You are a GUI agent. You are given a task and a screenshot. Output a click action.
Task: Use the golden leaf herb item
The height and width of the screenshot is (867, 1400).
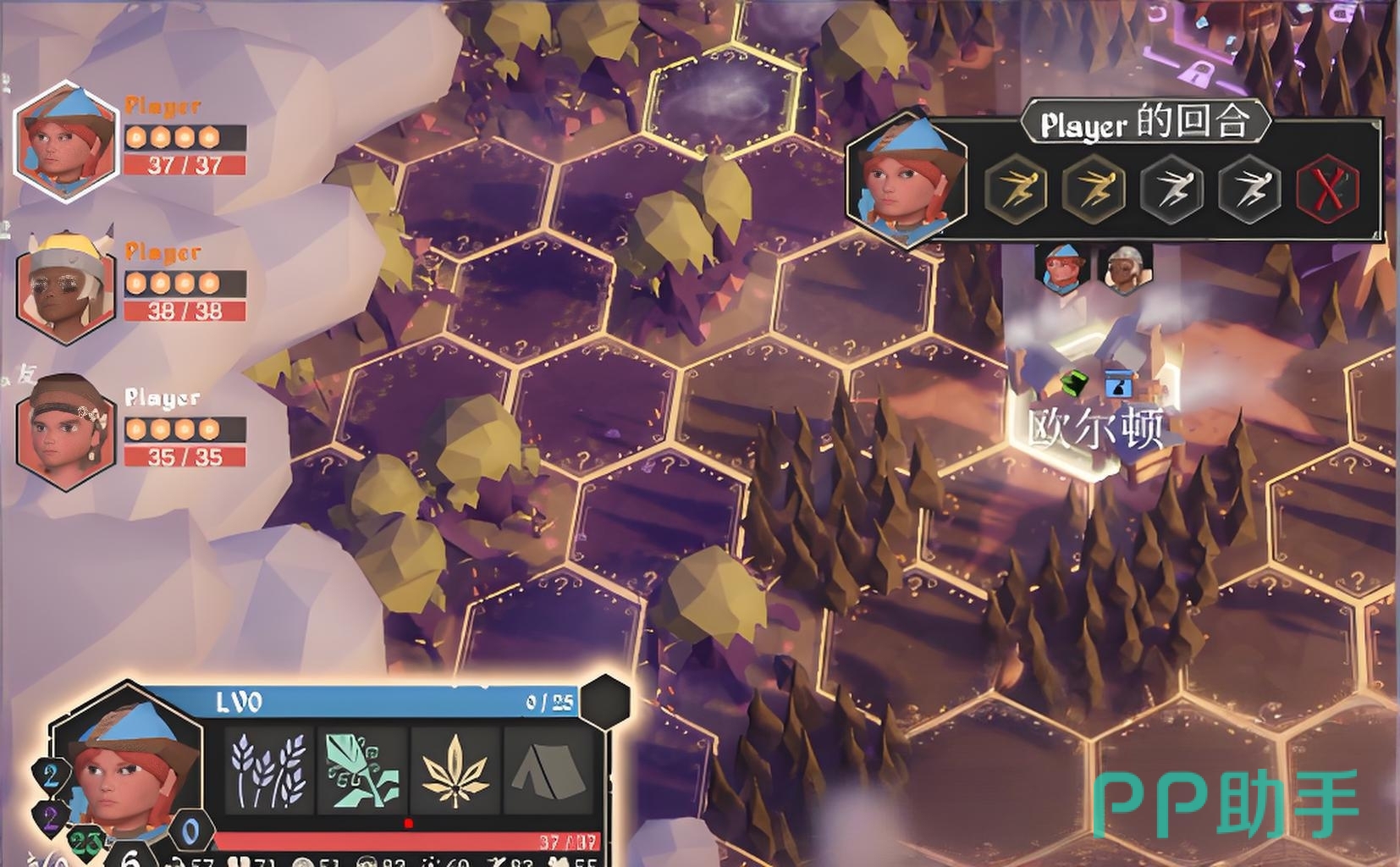tap(455, 770)
